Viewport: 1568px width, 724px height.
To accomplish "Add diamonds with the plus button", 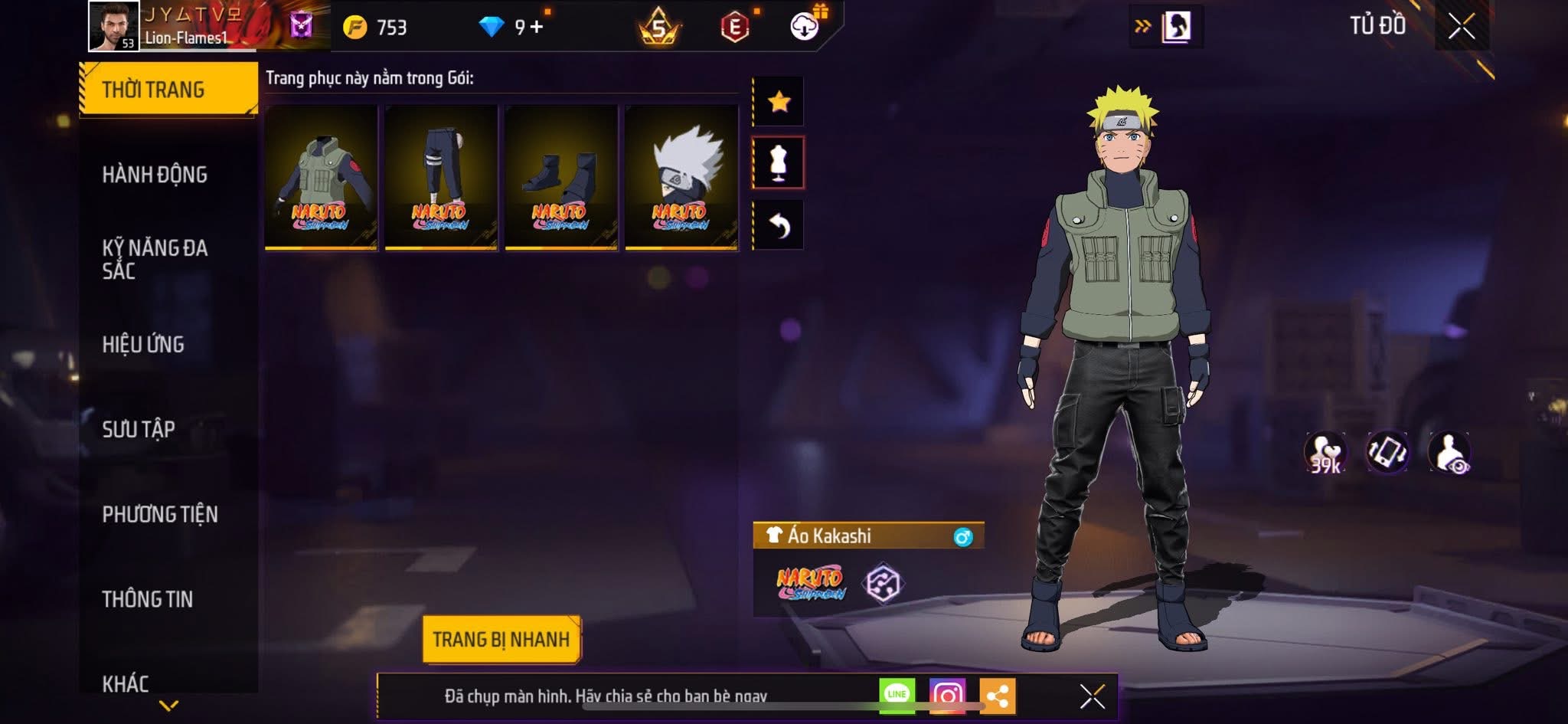I will pyautogui.click(x=537, y=28).
